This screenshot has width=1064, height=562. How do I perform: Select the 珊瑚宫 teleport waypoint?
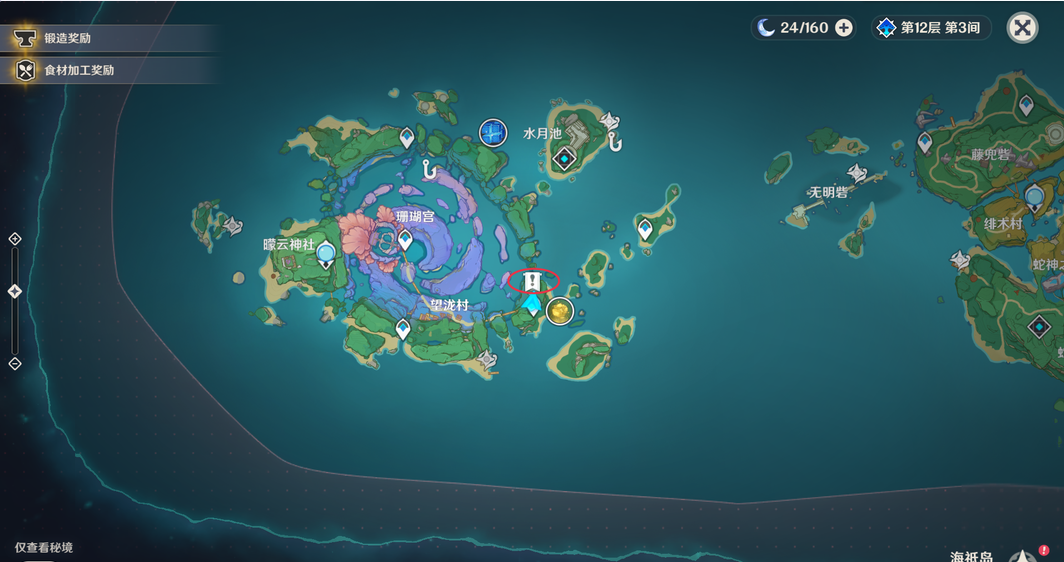coord(405,240)
